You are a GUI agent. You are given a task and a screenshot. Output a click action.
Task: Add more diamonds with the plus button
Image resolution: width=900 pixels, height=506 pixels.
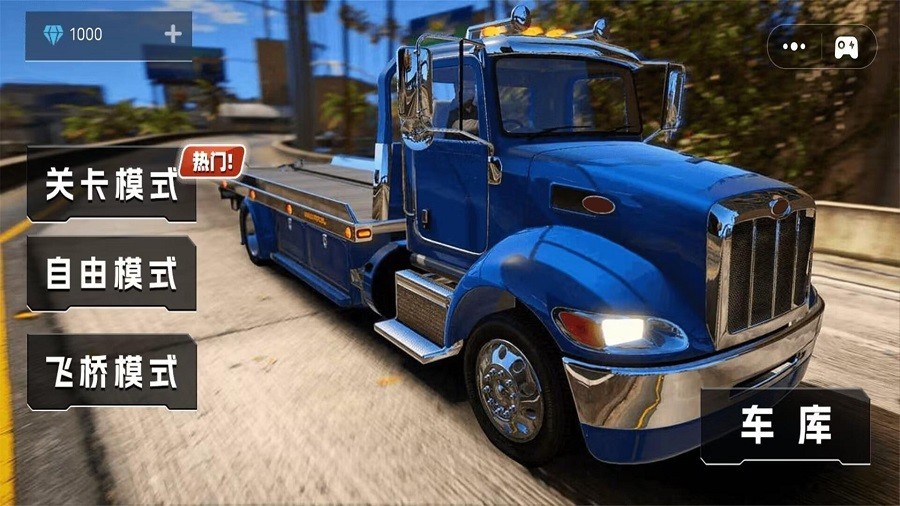pyautogui.click(x=173, y=34)
